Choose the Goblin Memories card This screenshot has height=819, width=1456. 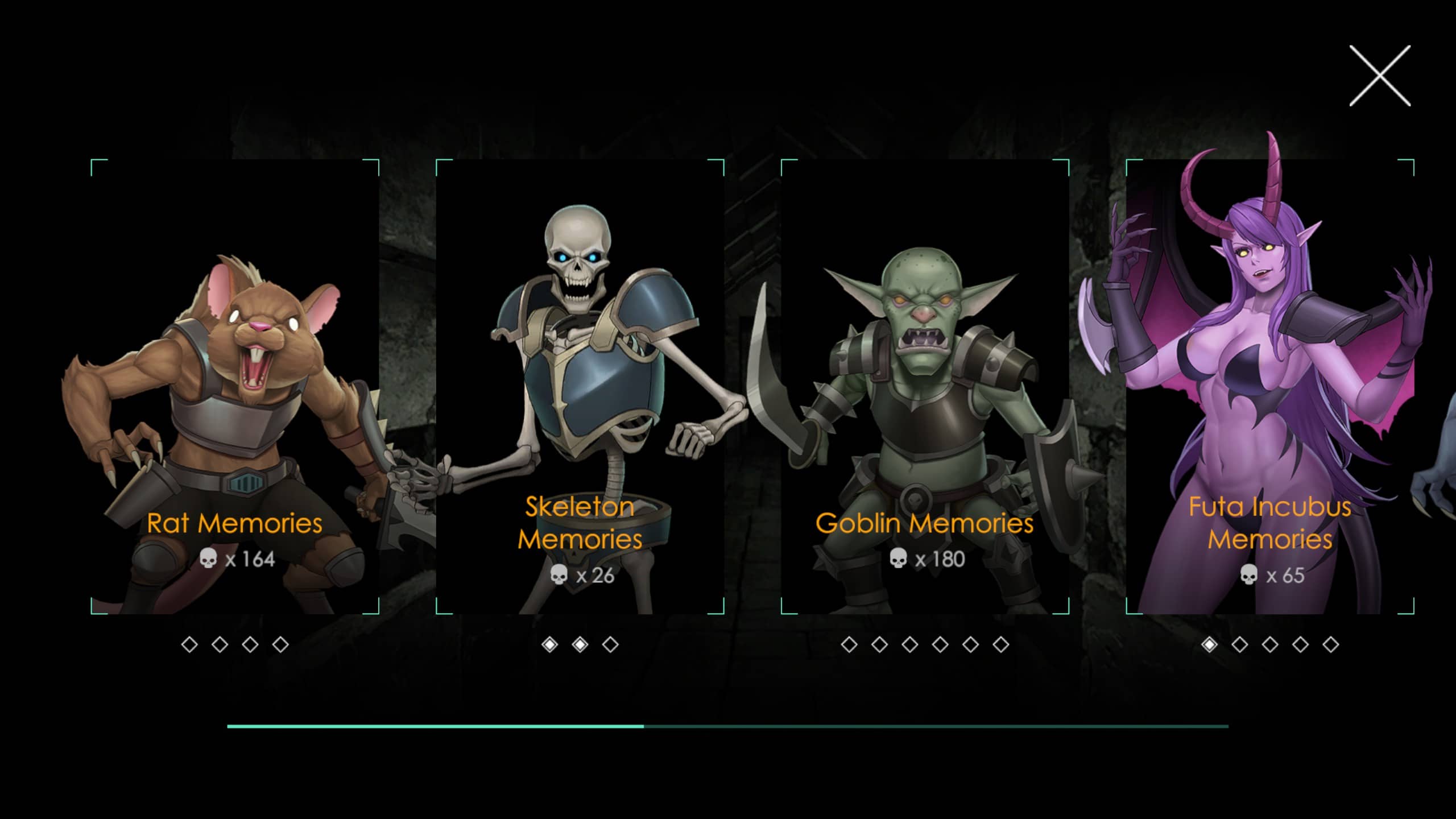pyautogui.click(x=925, y=387)
